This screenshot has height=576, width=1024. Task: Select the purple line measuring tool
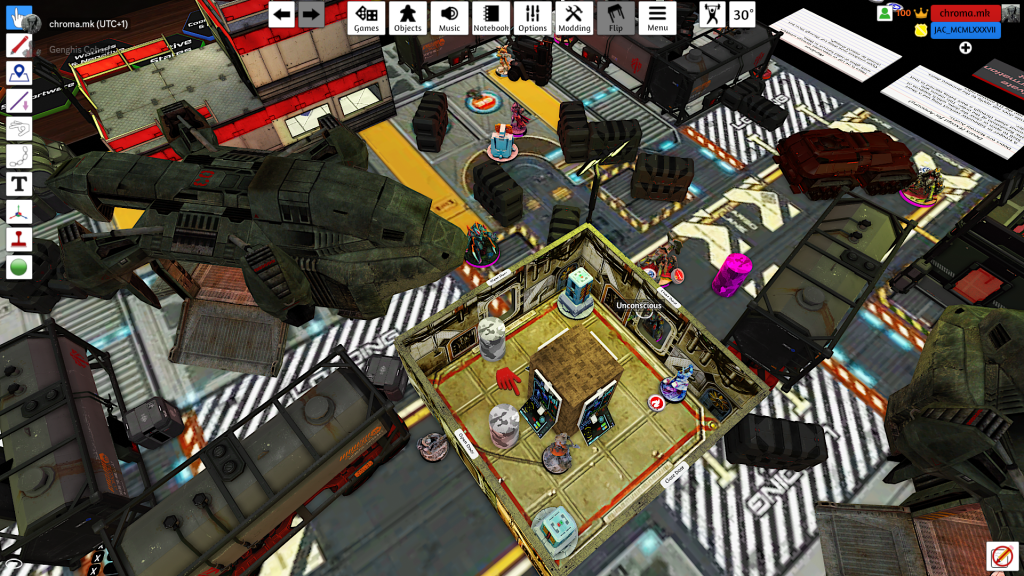[x=19, y=101]
